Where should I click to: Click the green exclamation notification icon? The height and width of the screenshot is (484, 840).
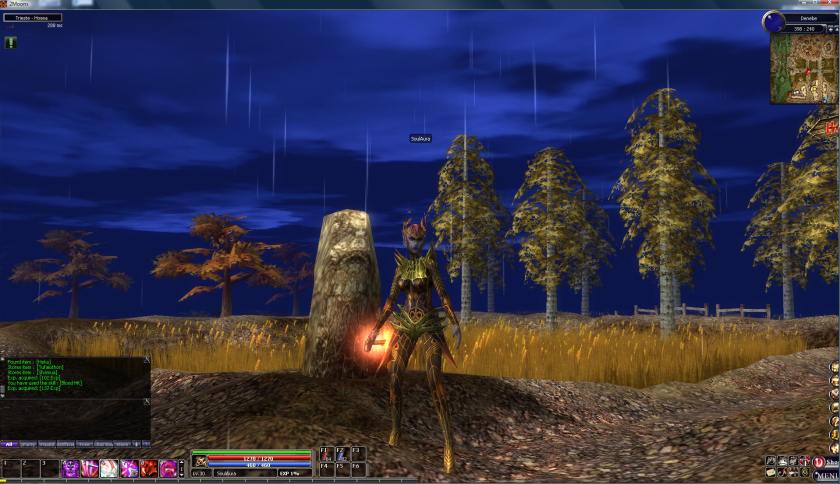click(x=10, y=42)
